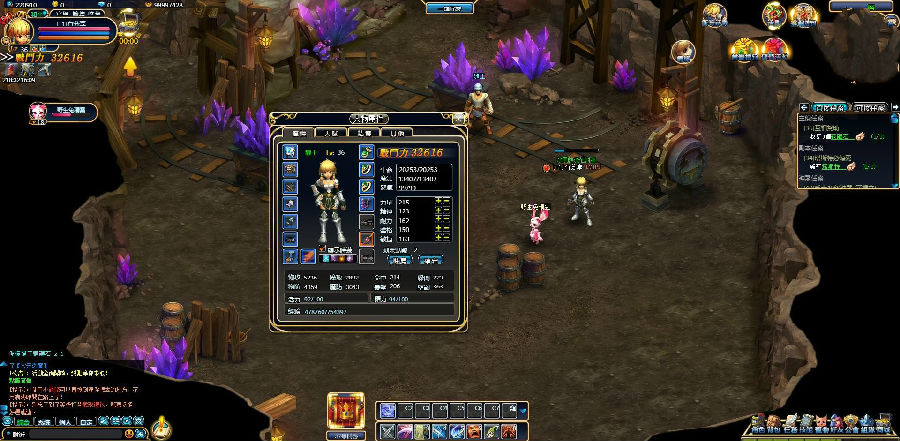Open the yellow gift box event icon

(742, 47)
